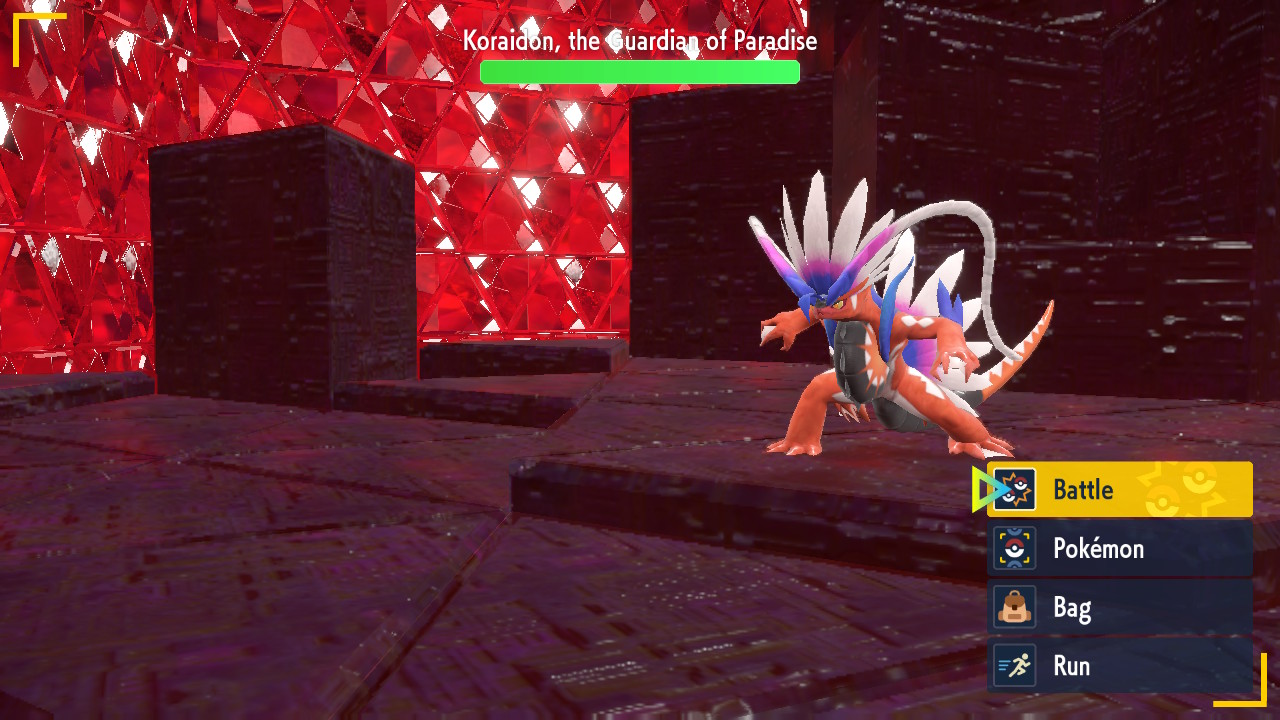The image size is (1280, 720).
Task: Open the Bag option
Action: (1119, 608)
